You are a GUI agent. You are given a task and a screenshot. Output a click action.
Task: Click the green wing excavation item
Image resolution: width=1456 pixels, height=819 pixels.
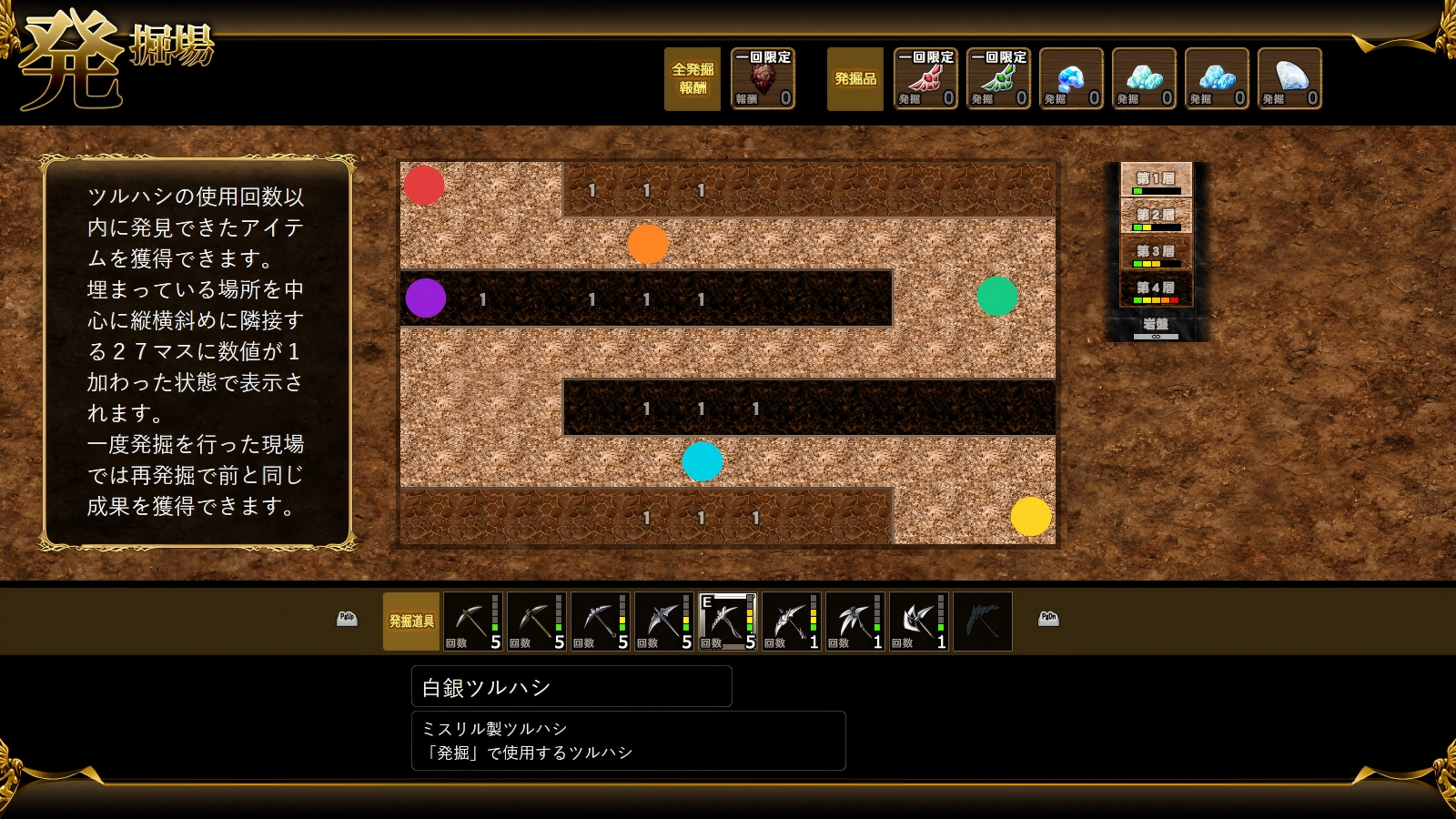pyautogui.click(x=998, y=79)
